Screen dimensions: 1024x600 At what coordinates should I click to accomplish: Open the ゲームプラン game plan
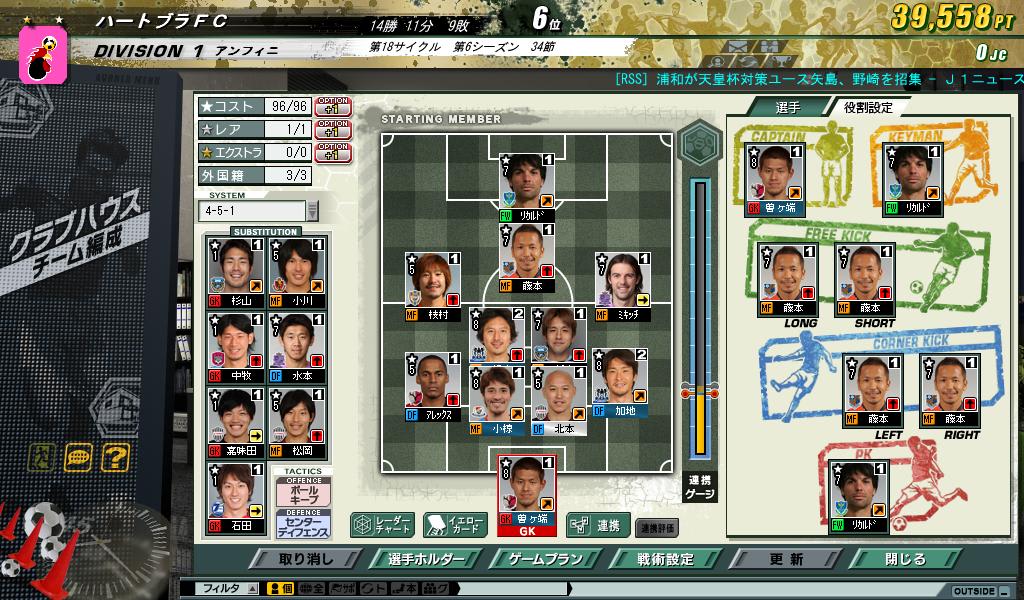[544, 559]
